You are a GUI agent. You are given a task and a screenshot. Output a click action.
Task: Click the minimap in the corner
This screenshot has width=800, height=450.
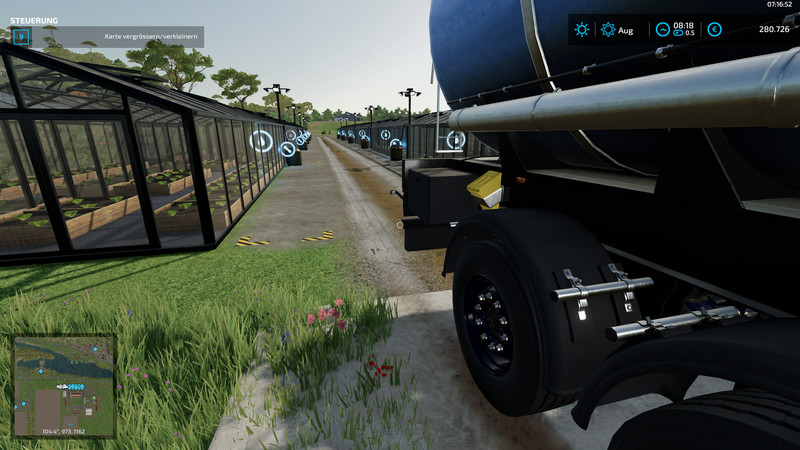pyautogui.click(x=64, y=386)
